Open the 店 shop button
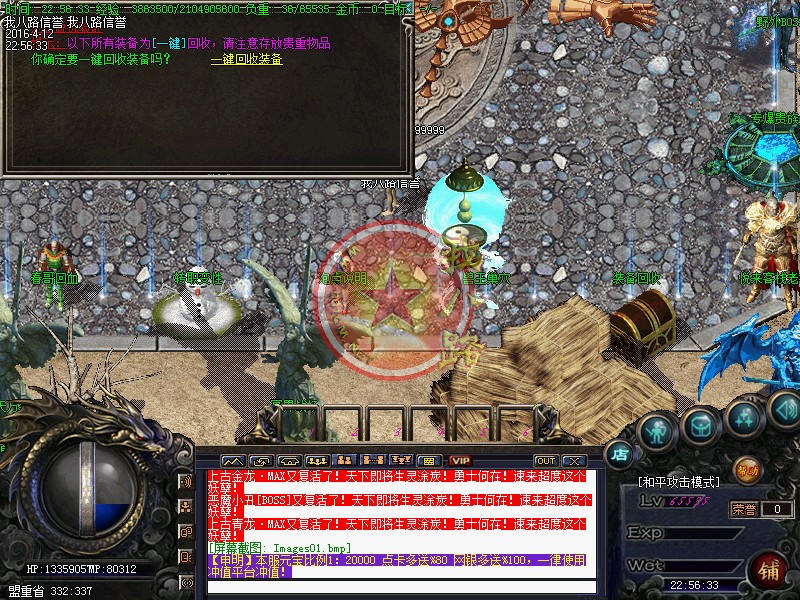Viewport: 800px width, 600px height. click(x=620, y=454)
